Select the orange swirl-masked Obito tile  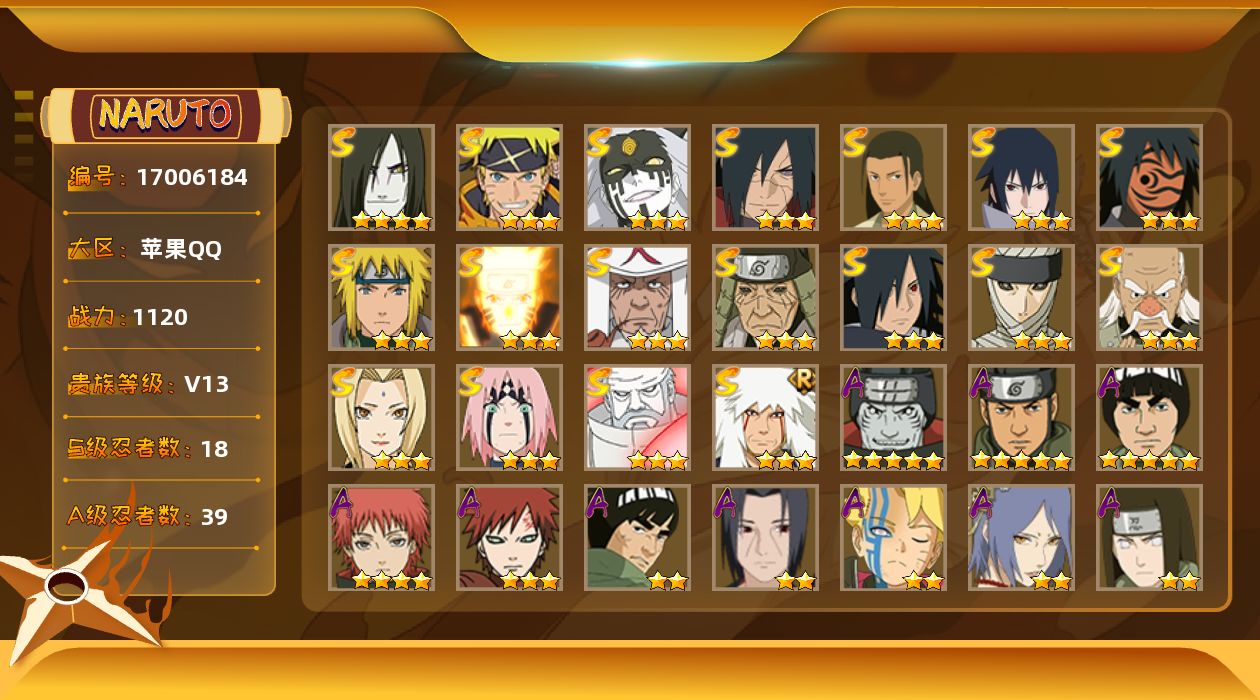point(1149,177)
